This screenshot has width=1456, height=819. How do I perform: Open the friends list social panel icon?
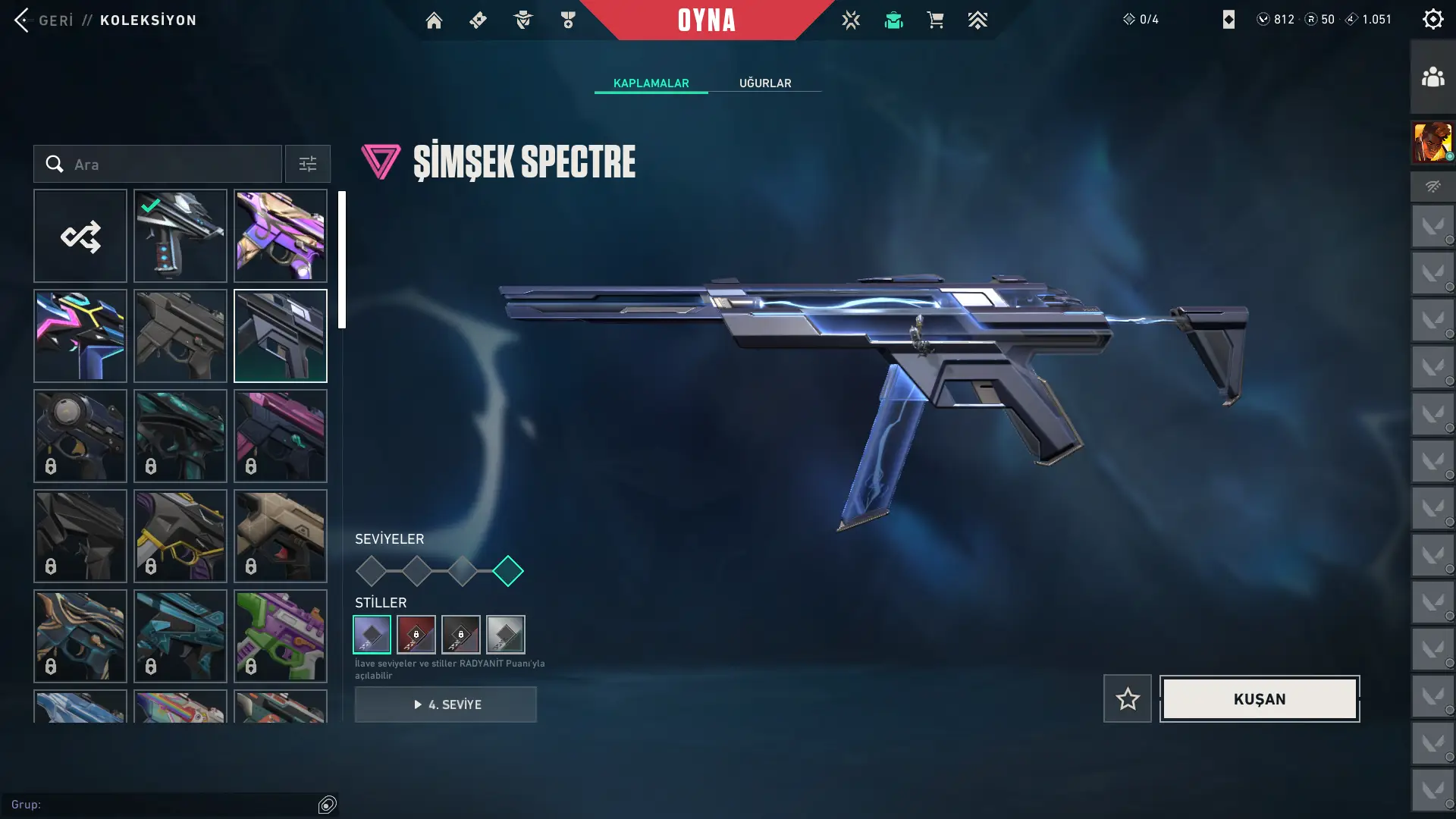[x=1432, y=77]
